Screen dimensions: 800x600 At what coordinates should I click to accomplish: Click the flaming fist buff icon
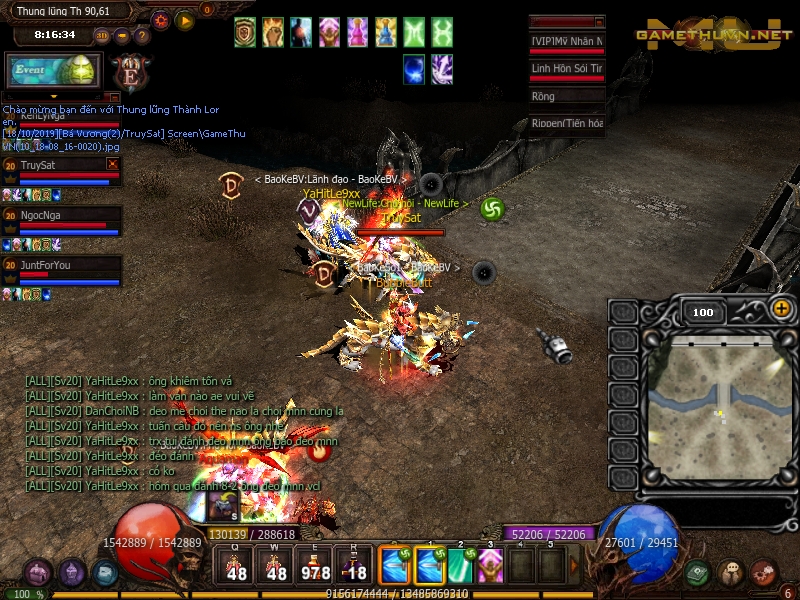pos(273,33)
